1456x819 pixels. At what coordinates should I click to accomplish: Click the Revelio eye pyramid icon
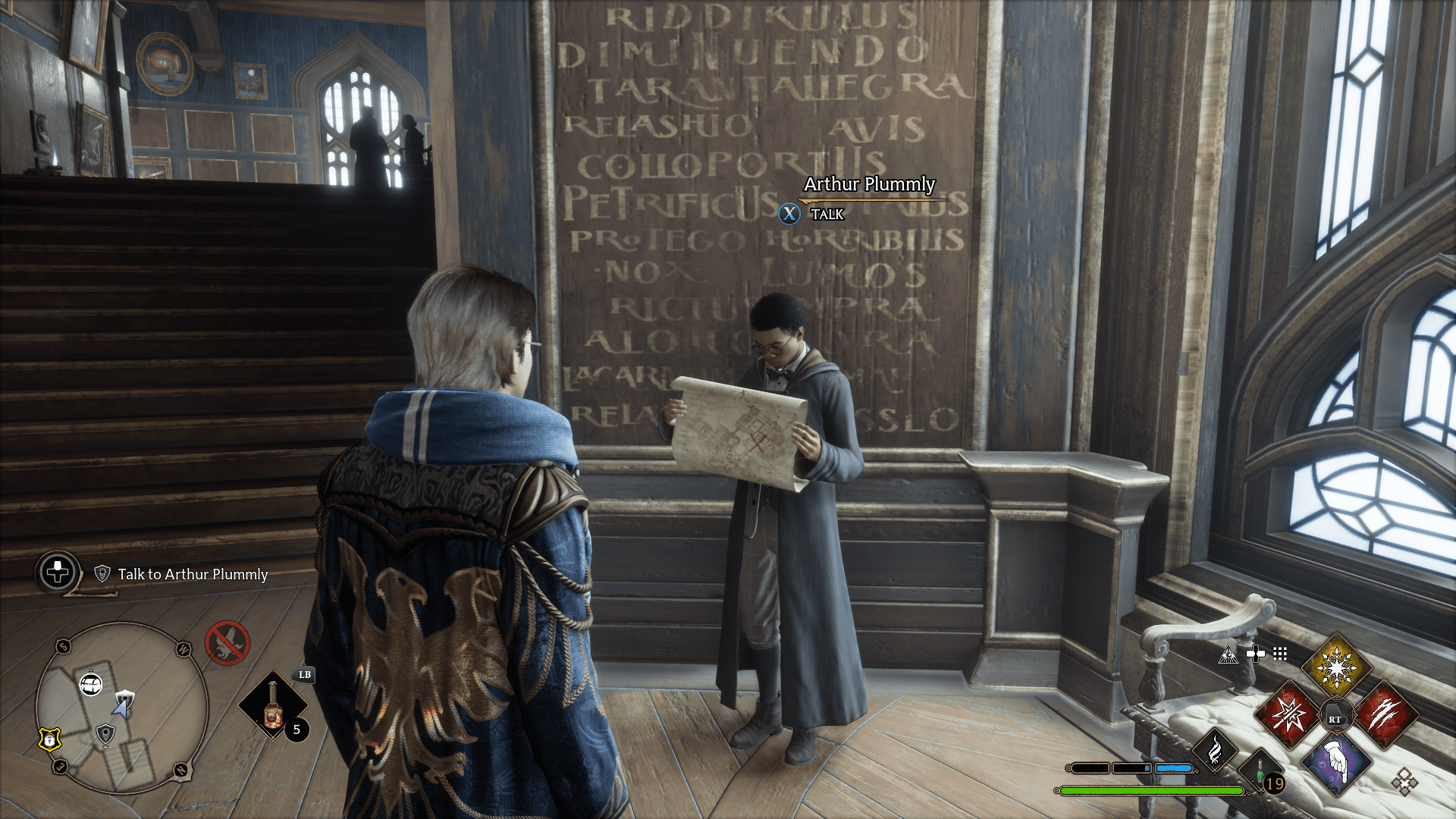pyautogui.click(x=1228, y=654)
